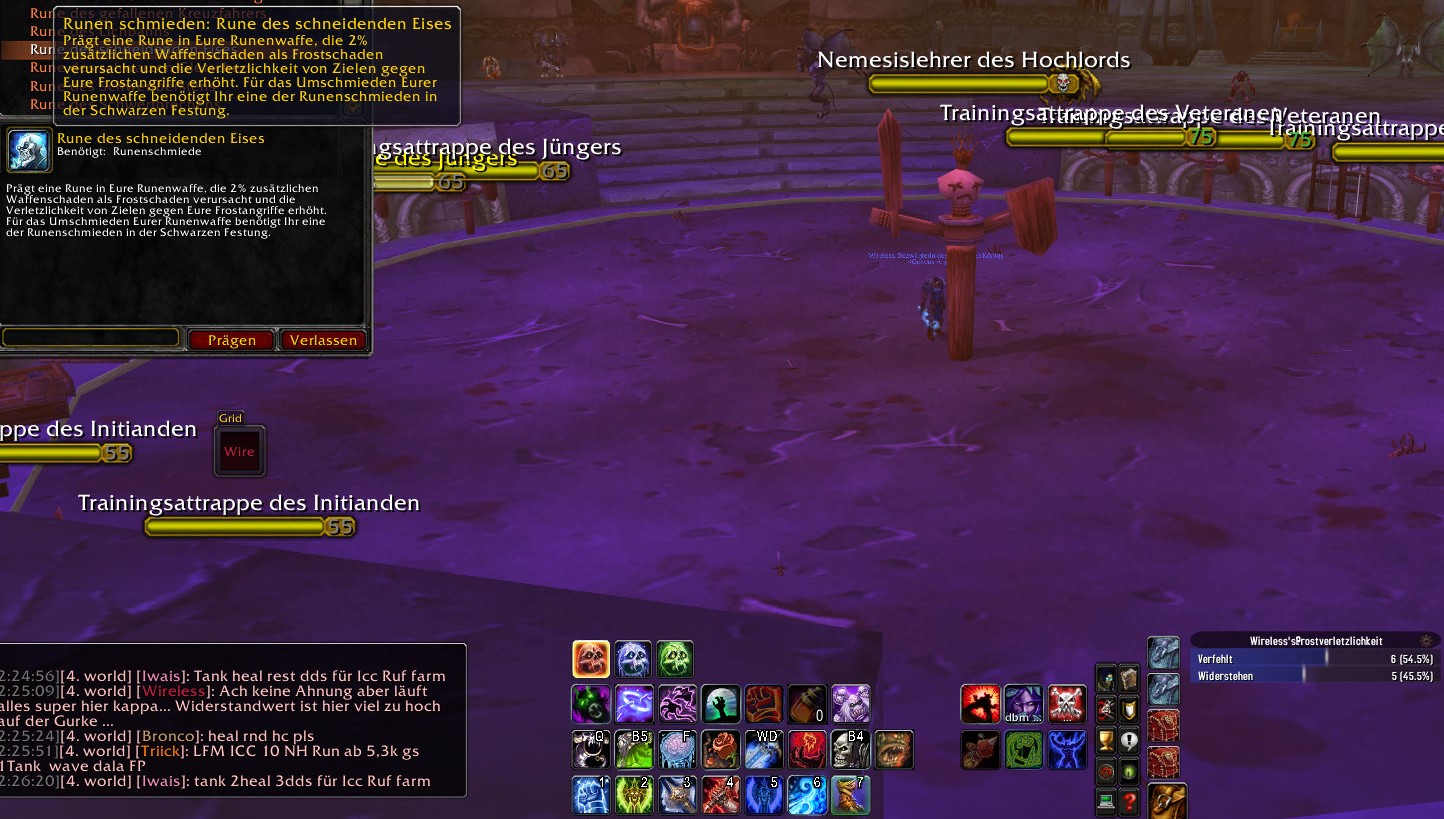Toggle Frostpräsenz on the presence bar
This screenshot has height=819, width=1444.
[634, 658]
